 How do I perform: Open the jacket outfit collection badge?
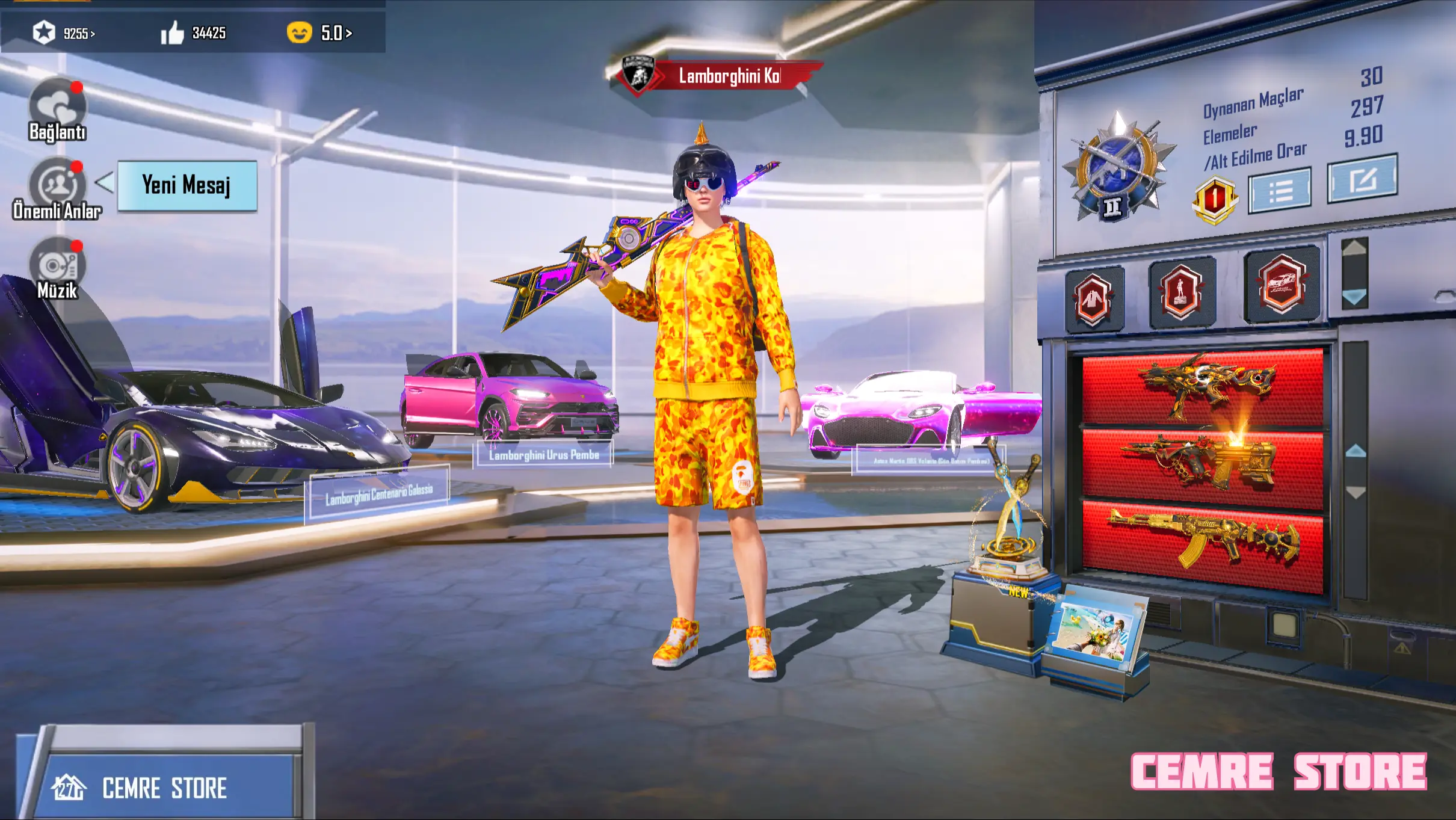pyautogui.click(x=1093, y=299)
